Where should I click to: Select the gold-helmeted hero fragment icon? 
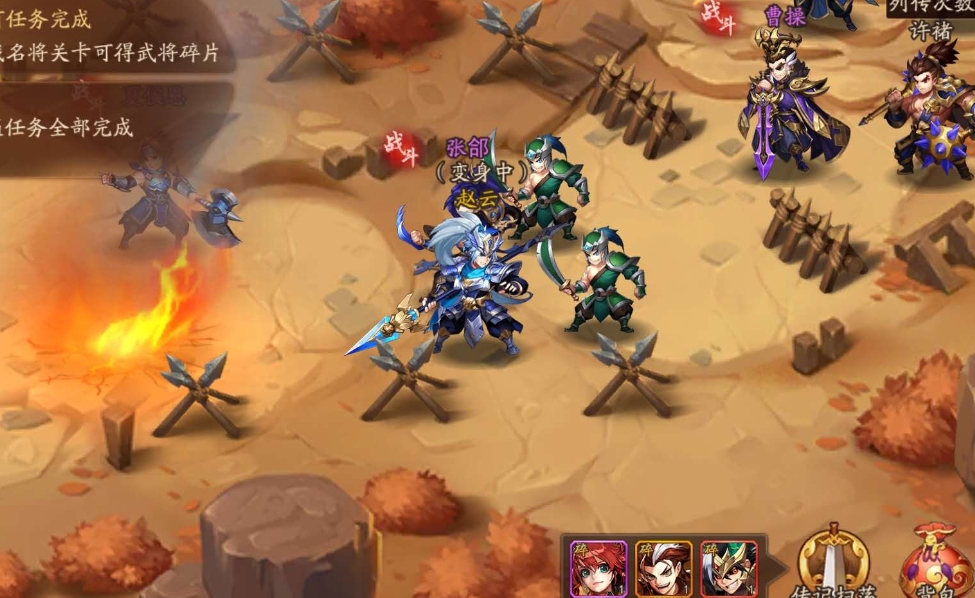727,568
